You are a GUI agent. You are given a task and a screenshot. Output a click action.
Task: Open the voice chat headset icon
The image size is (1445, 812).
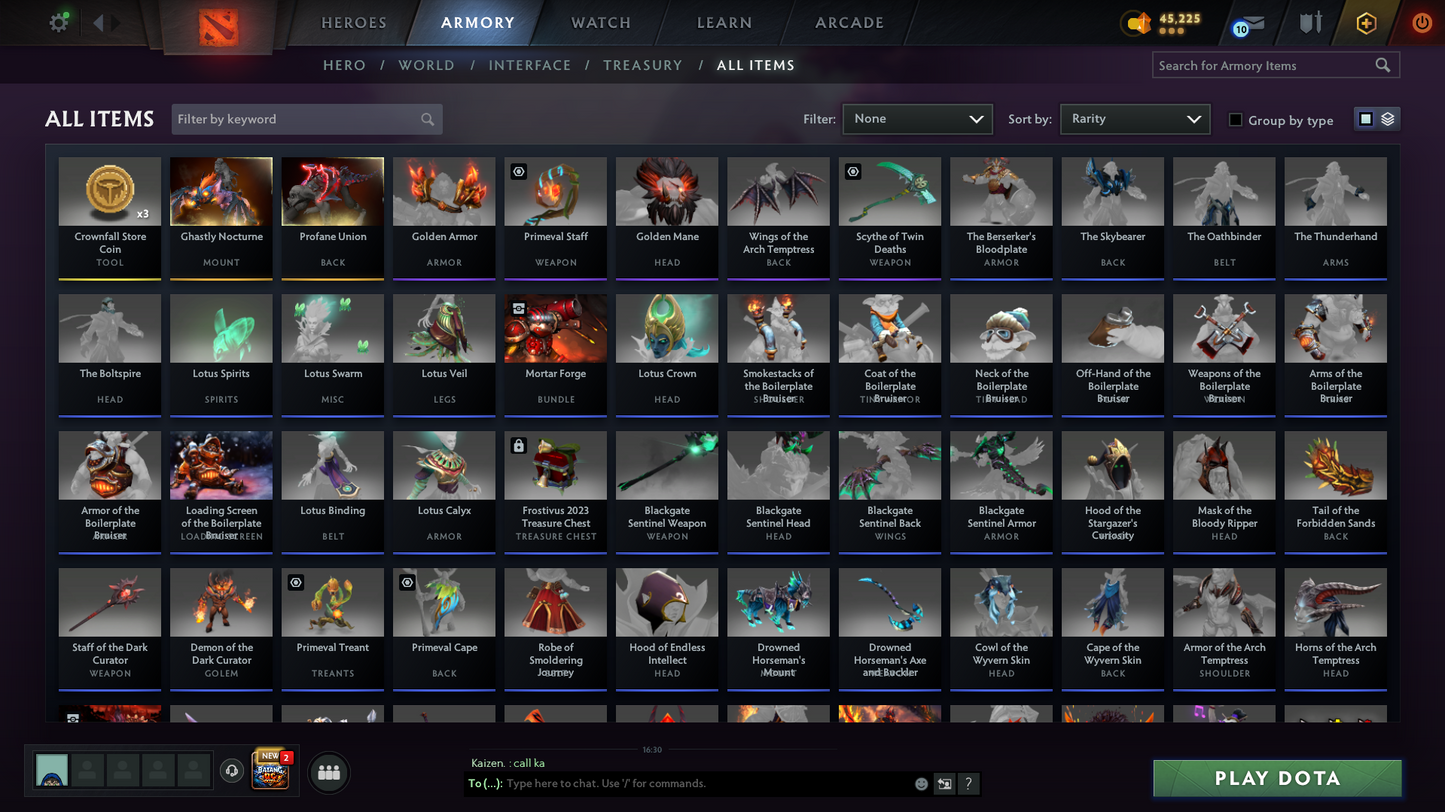pos(232,771)
